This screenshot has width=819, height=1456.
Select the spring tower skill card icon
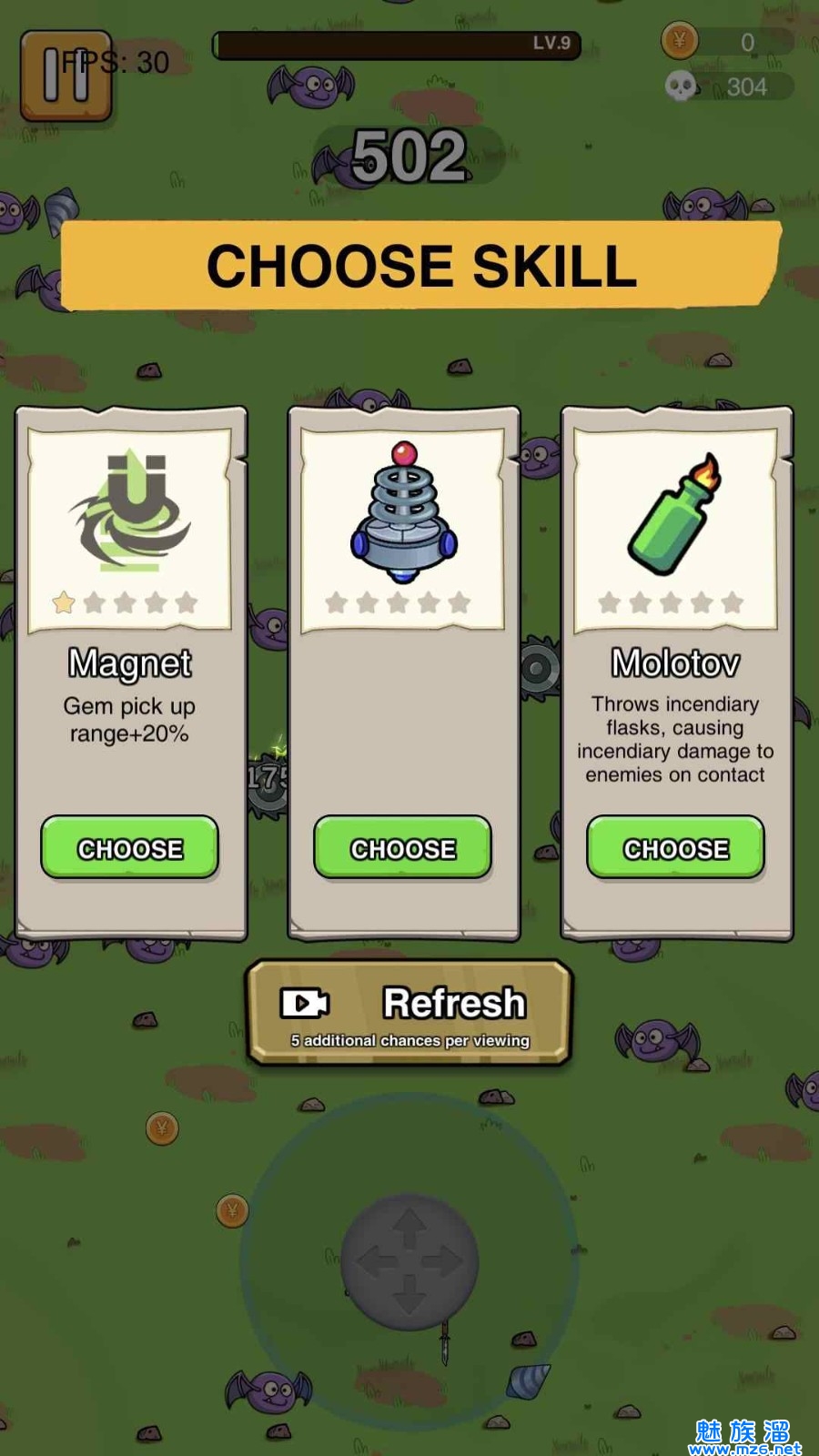[403, 511]
